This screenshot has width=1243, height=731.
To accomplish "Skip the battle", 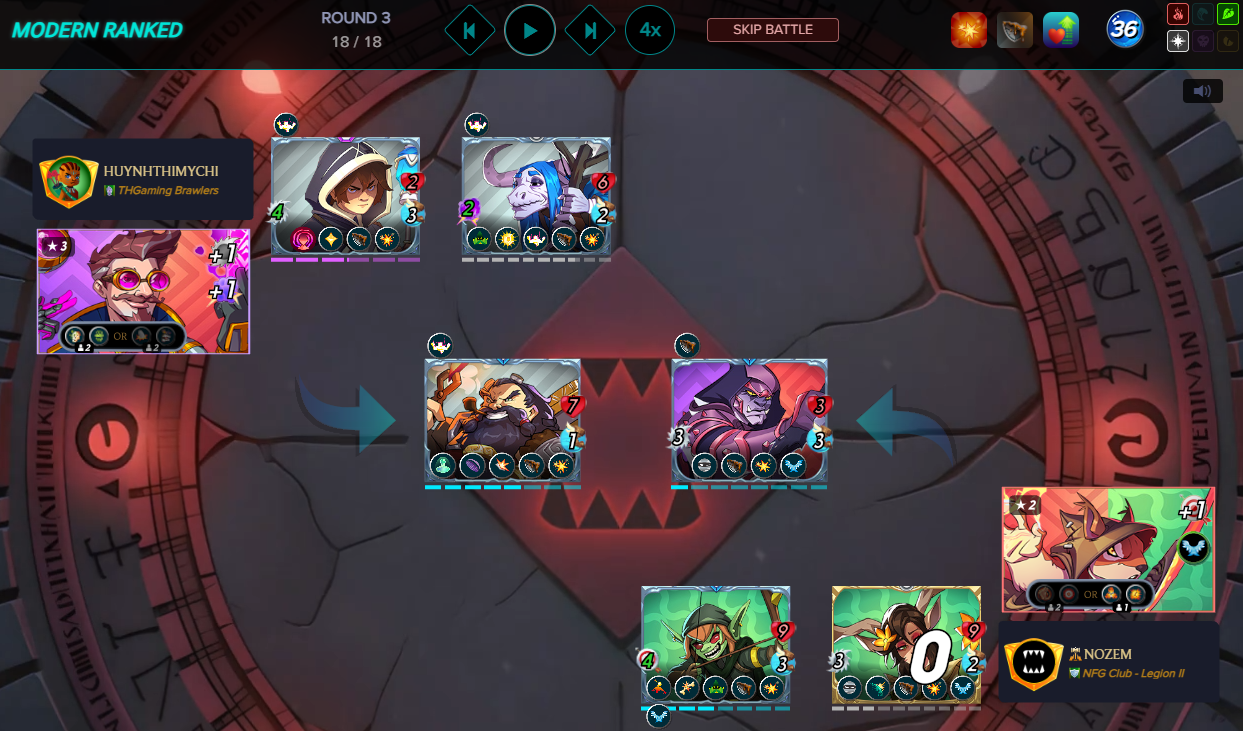I will (x=772, y=30).
